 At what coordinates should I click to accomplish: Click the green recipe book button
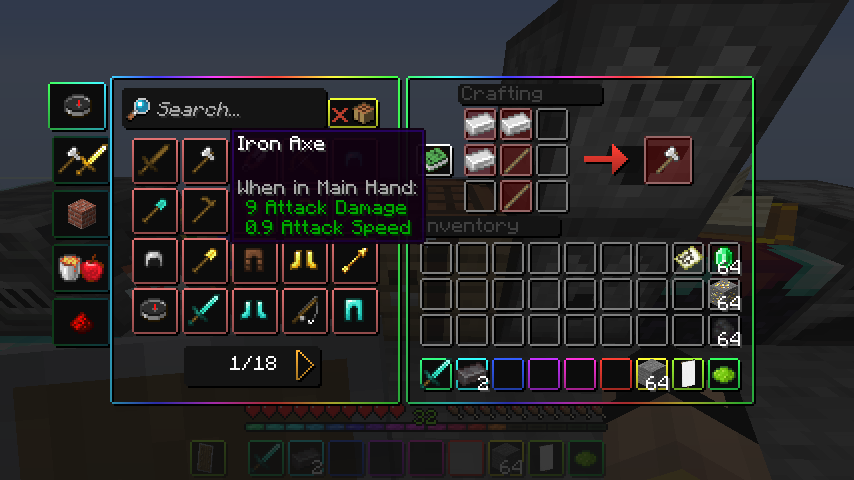point(436,158)
